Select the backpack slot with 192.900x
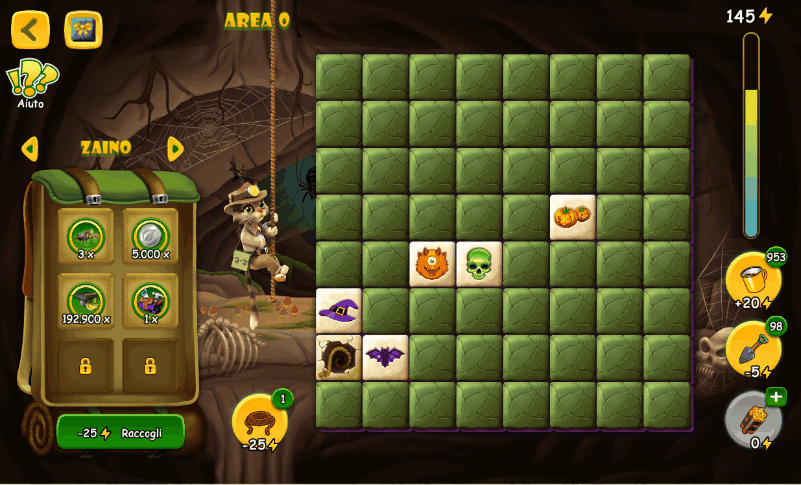 tap(86, 301)
